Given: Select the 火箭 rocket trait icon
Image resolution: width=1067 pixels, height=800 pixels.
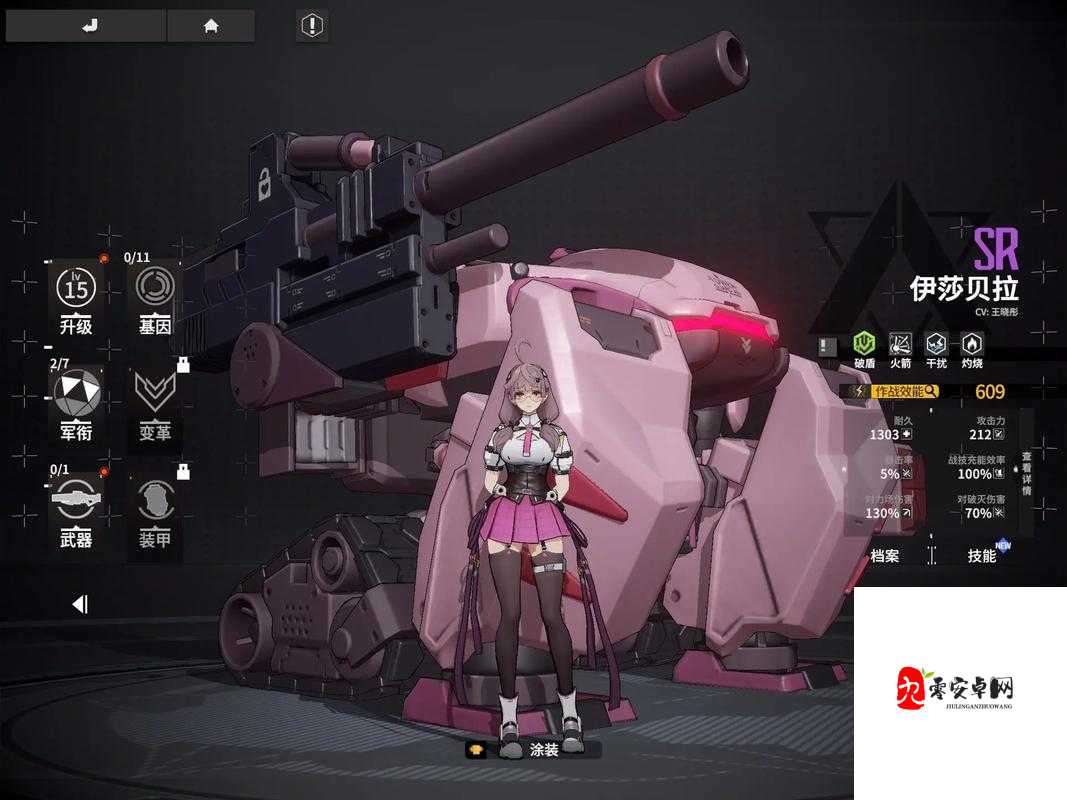Looking at the screenshot, I should (900, 349).
